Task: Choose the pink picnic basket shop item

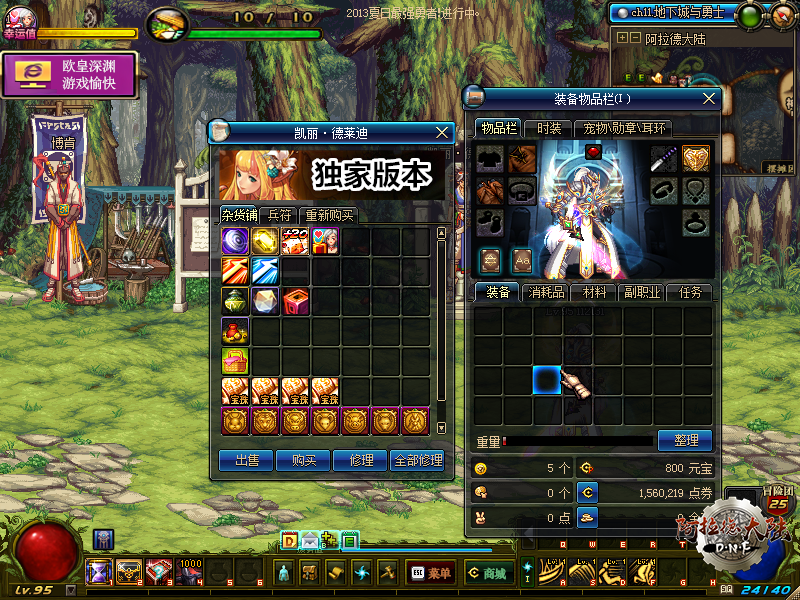Action: [235, 361]
